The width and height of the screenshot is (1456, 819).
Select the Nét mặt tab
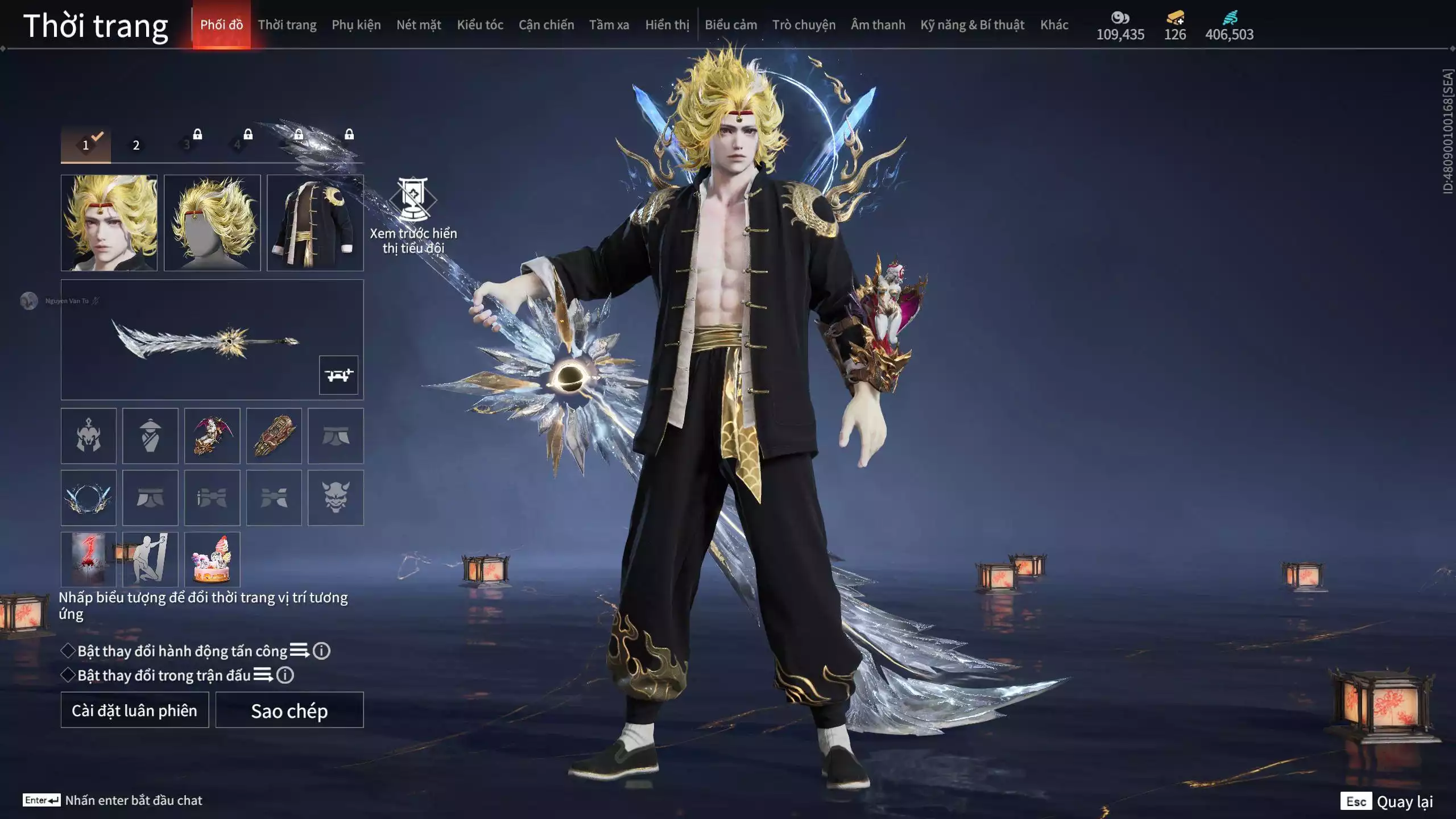[x=419, y=25]
